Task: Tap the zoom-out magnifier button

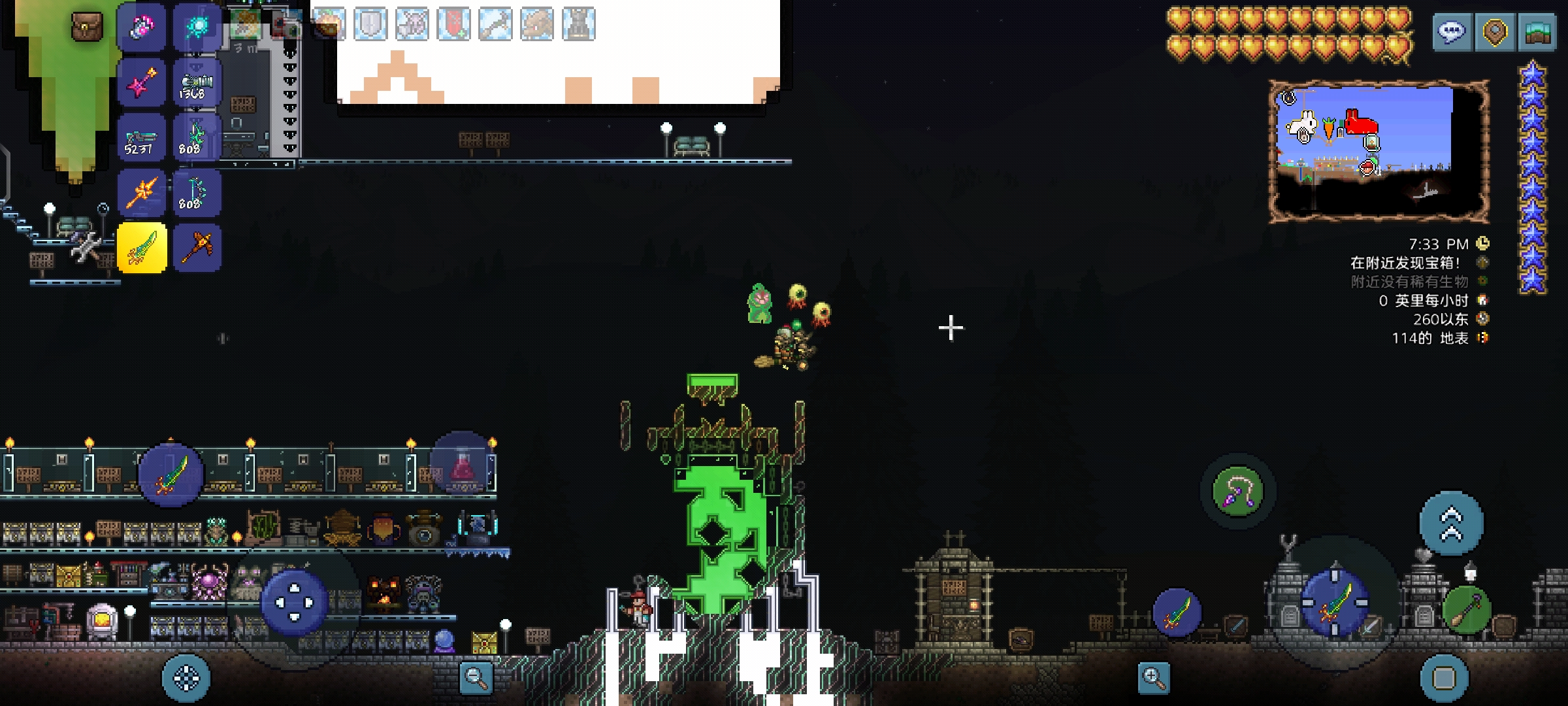Action: click(x=476, y=677)
